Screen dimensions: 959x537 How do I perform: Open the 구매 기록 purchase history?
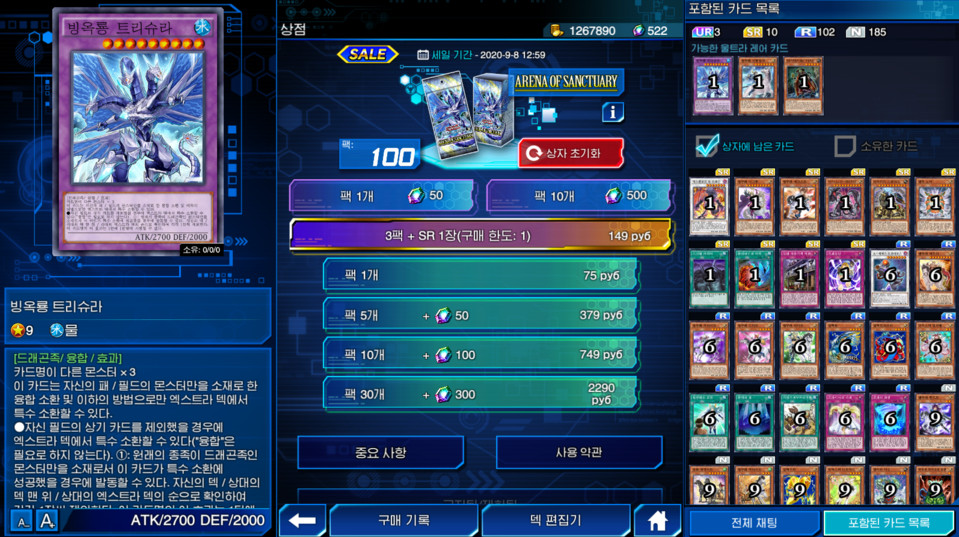(x=403, y=521)
